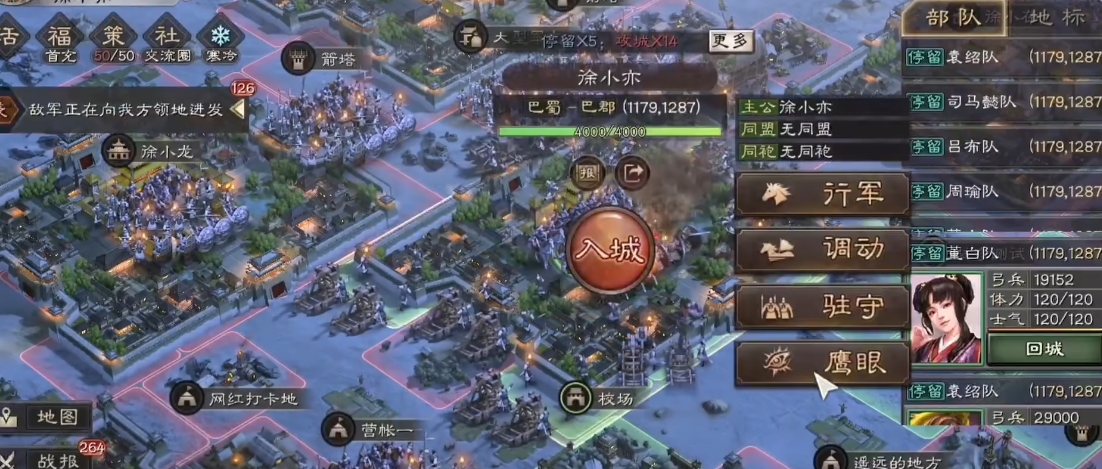Collapse the enemy-approaching alert banner arrow

237,109
